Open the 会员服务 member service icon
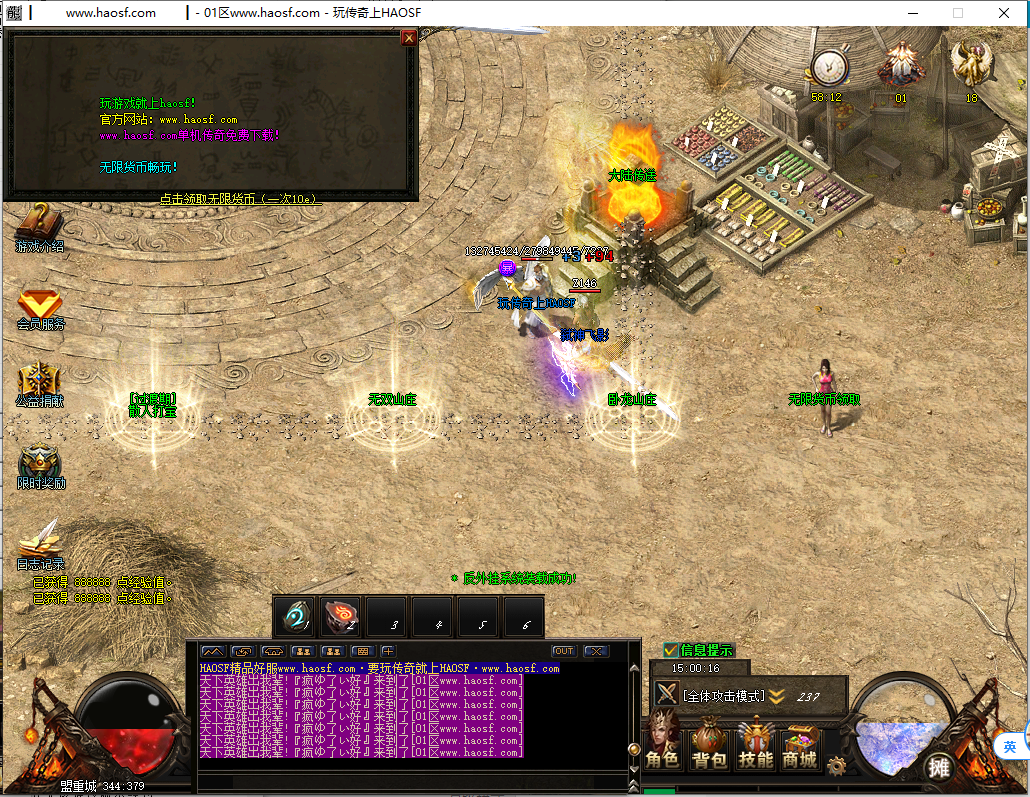The height and width of the screenshot is (797, 1030). pos(40,304)
